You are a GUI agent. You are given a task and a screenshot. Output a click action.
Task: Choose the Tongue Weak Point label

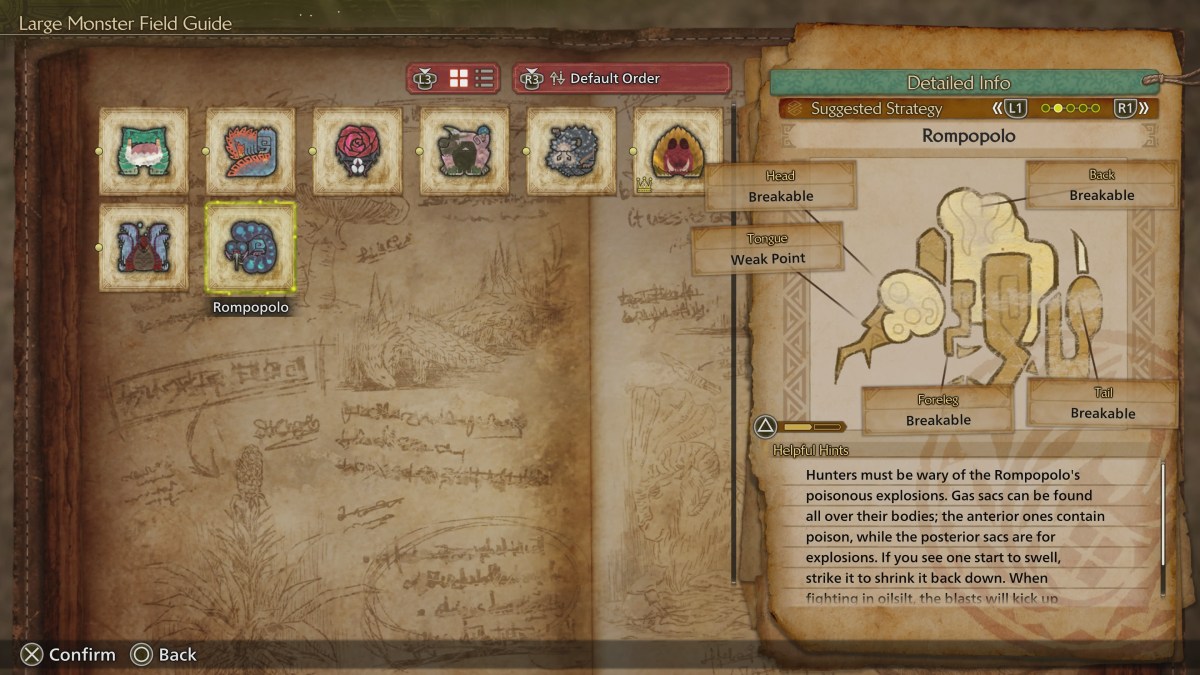pyautogui.click(x=768, y=249)
